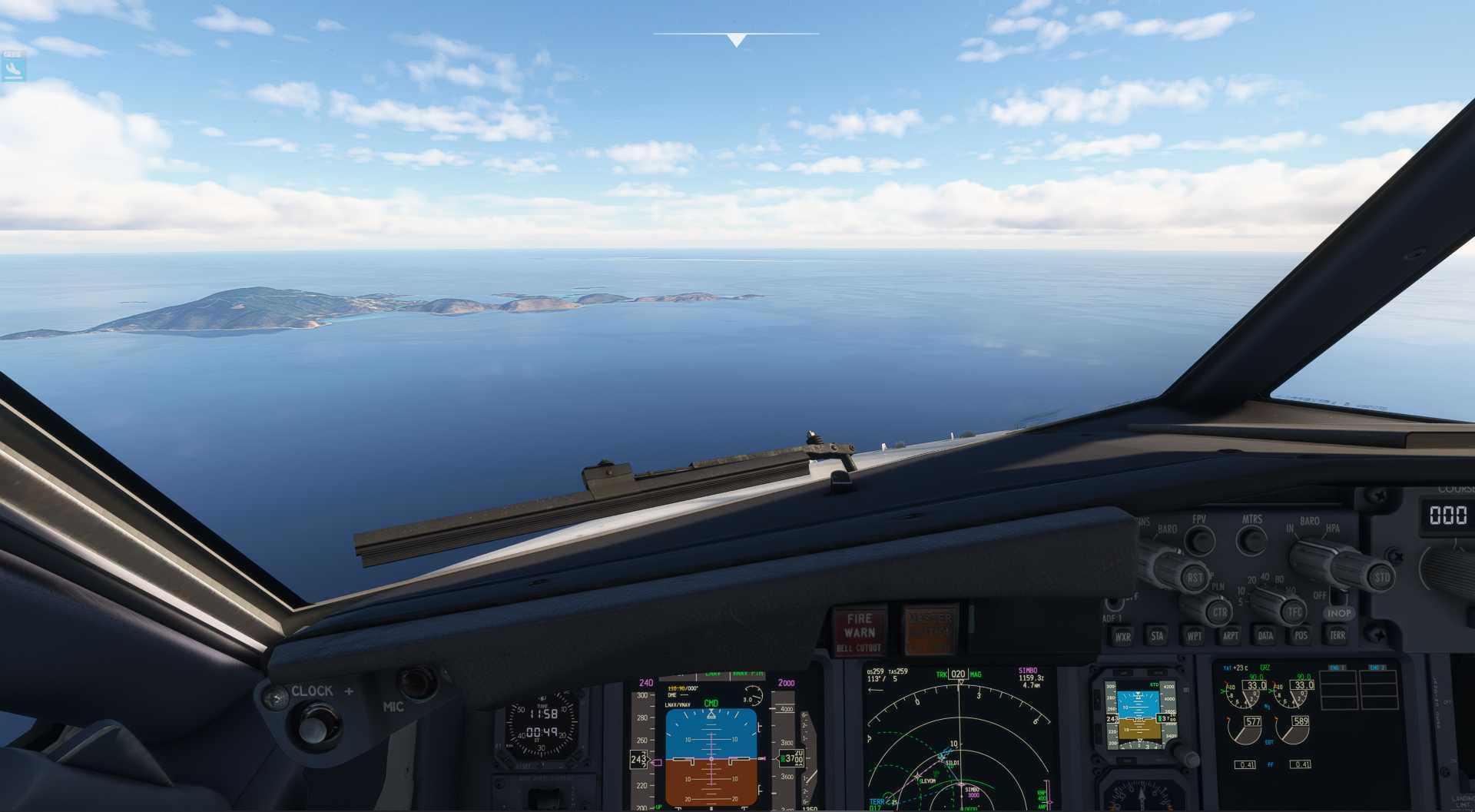
Task: Open the toolbar using the top arrow handle
Action: [736, 40]
